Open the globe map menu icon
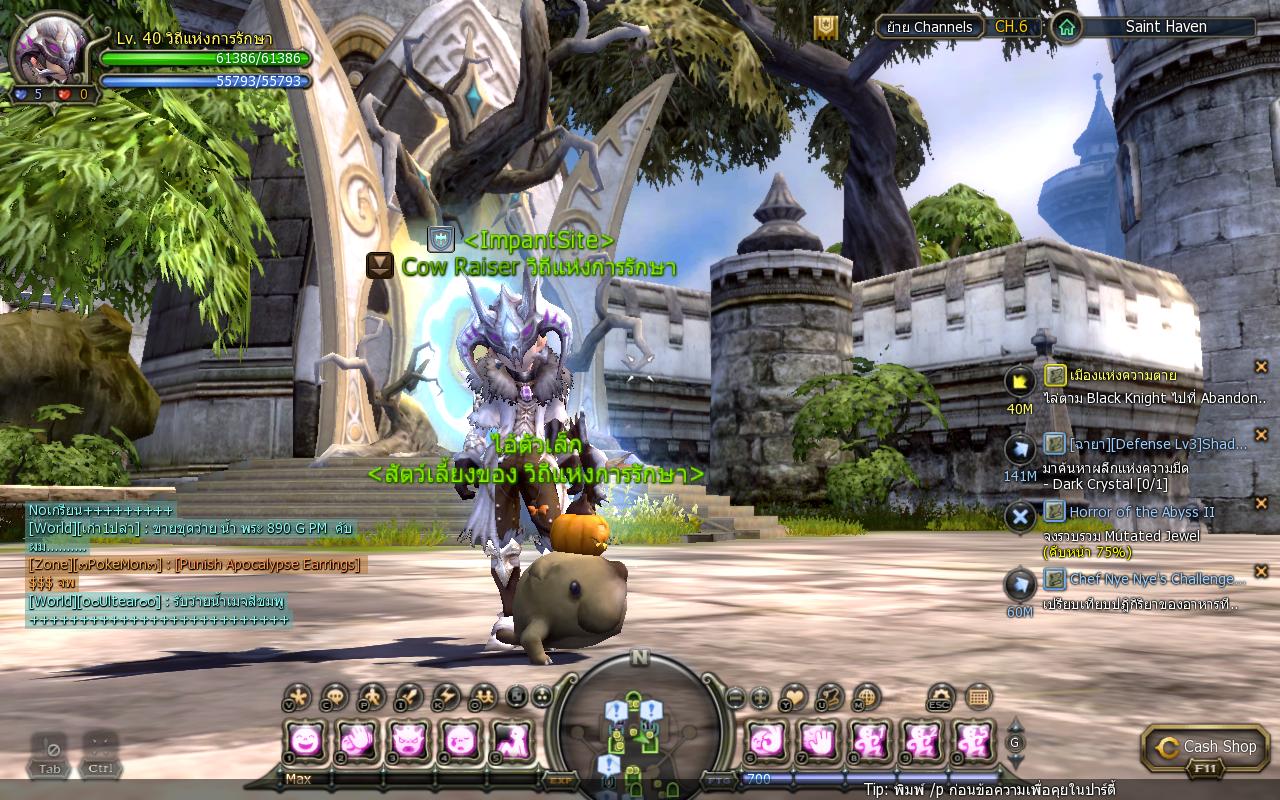Viewport: 1280px width, 800px height. (866, 696)
